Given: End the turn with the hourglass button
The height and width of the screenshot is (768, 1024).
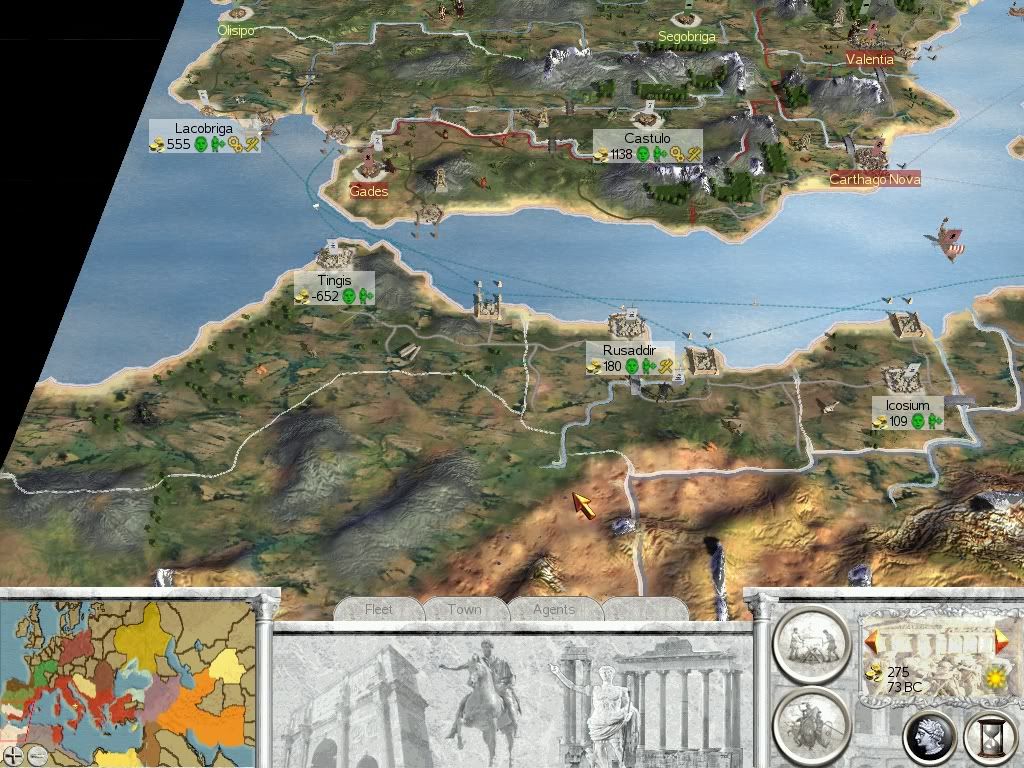Looking at the screenshot, I should pyautogui.click(x=988, y=738).
